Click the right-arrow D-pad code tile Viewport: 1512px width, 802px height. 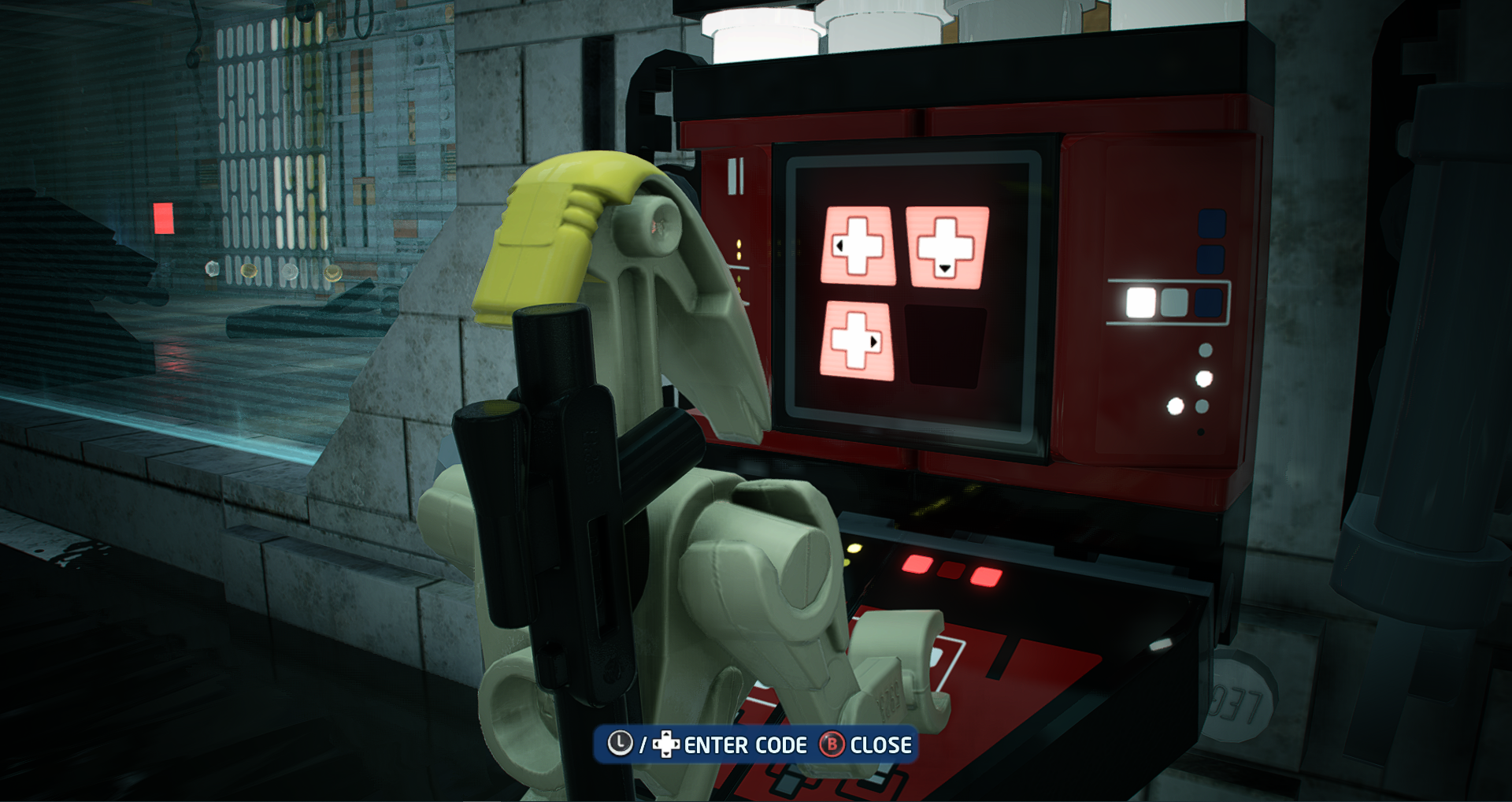857,340
